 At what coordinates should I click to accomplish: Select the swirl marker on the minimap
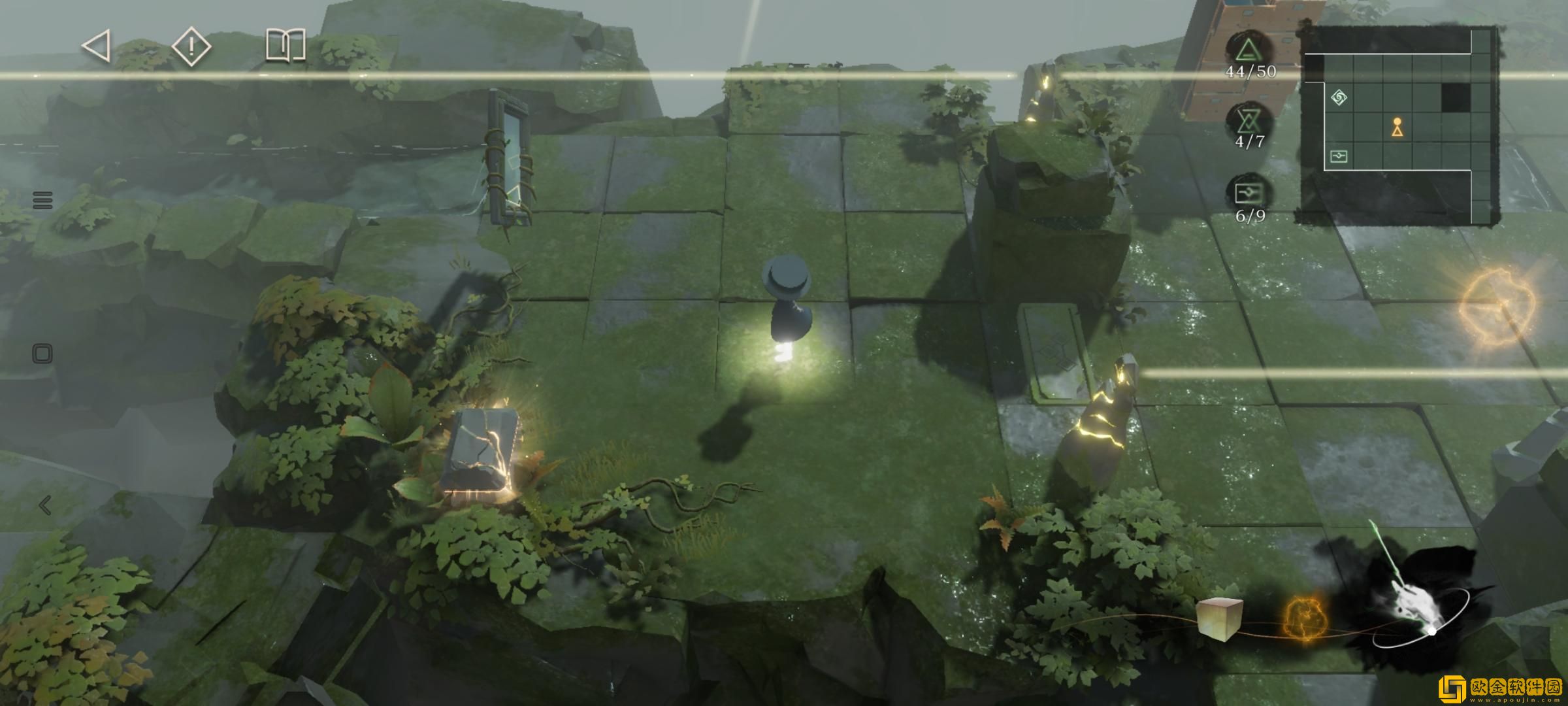(1339, 98)
